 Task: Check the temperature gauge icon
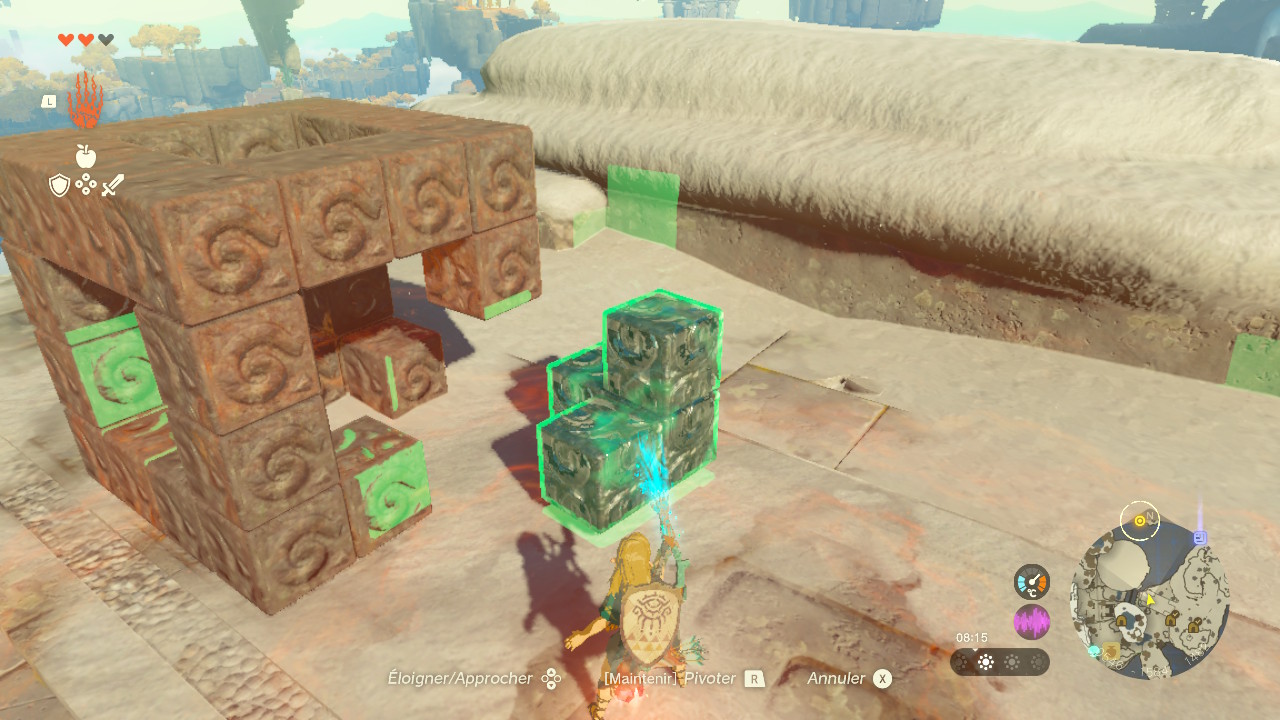click(x=1031, y=582)
